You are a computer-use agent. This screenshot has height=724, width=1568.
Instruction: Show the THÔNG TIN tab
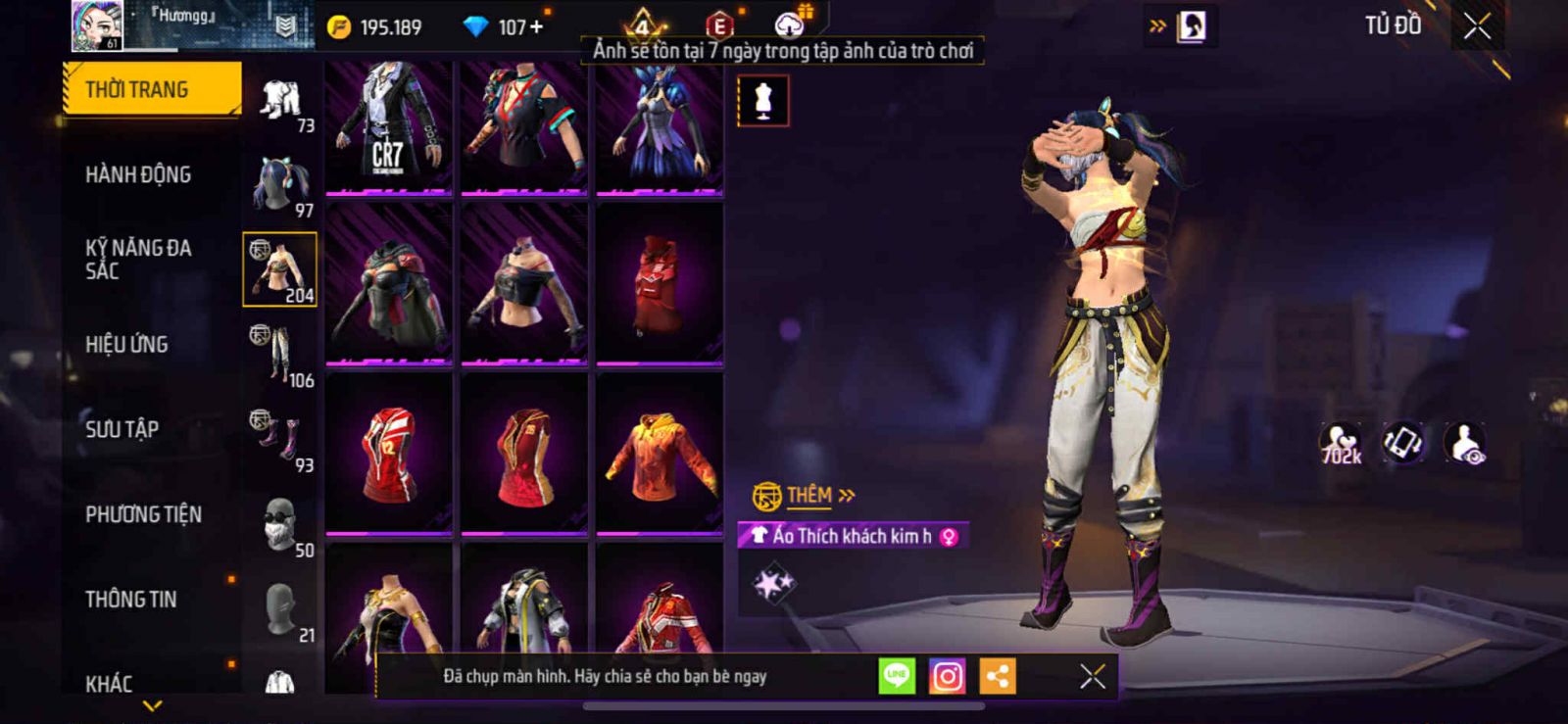[x=131, y=599]
